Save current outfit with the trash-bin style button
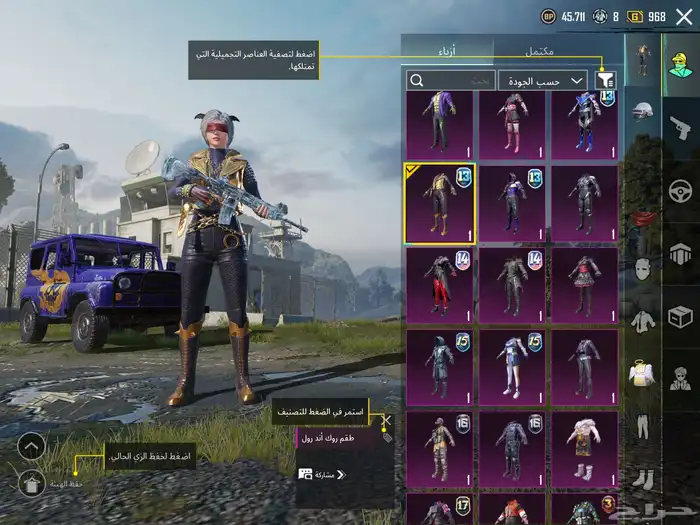The width and height of the screenshot is (700, 525). point(31,484)
